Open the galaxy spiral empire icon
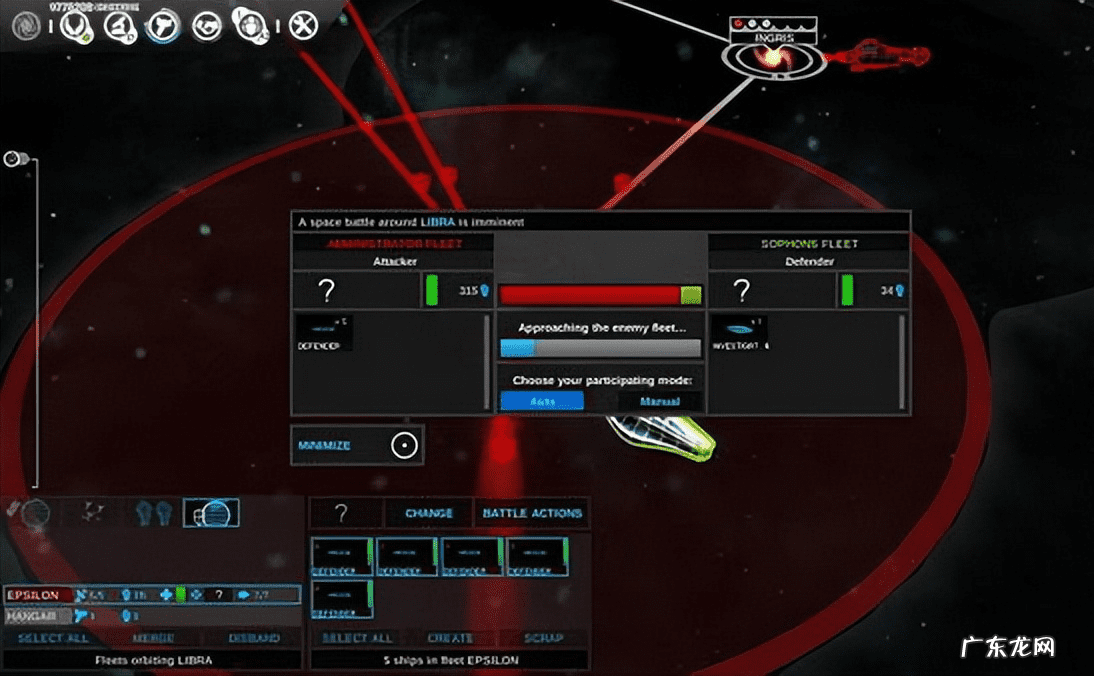This screenshot has width=1094, height=676. (x=28, y=25)
